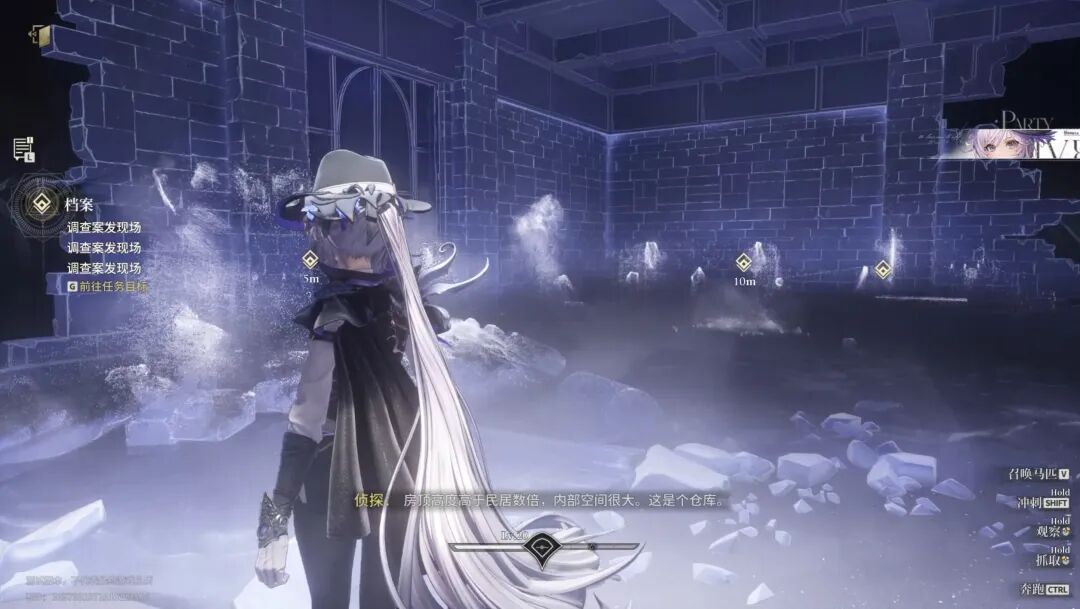1080x609 pixels.
Task: Click the 5m objective marker
Action: [310, 260]
